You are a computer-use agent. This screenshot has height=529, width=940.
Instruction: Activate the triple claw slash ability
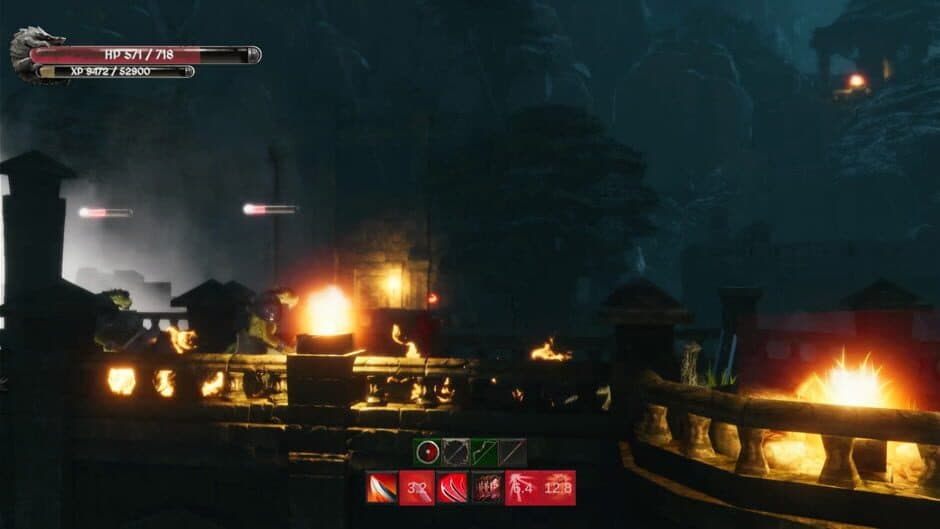(x=453, y=488)
